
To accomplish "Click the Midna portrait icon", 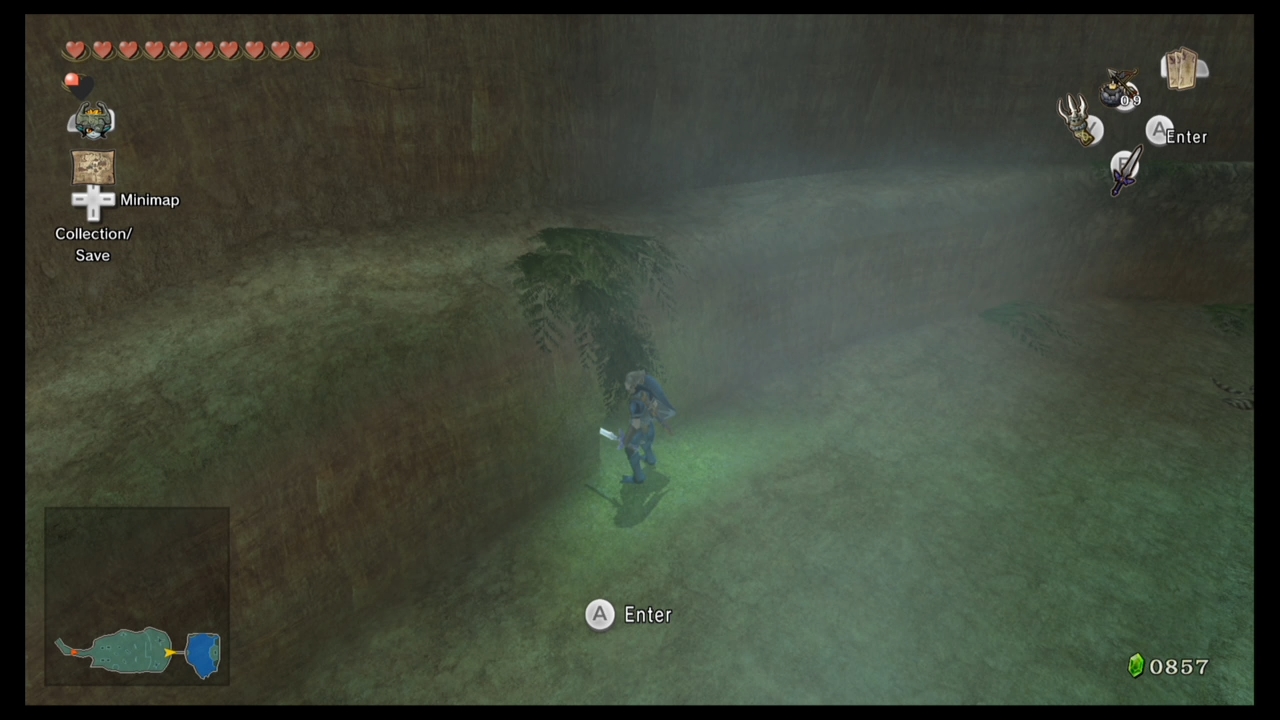I will pos(93,120).
